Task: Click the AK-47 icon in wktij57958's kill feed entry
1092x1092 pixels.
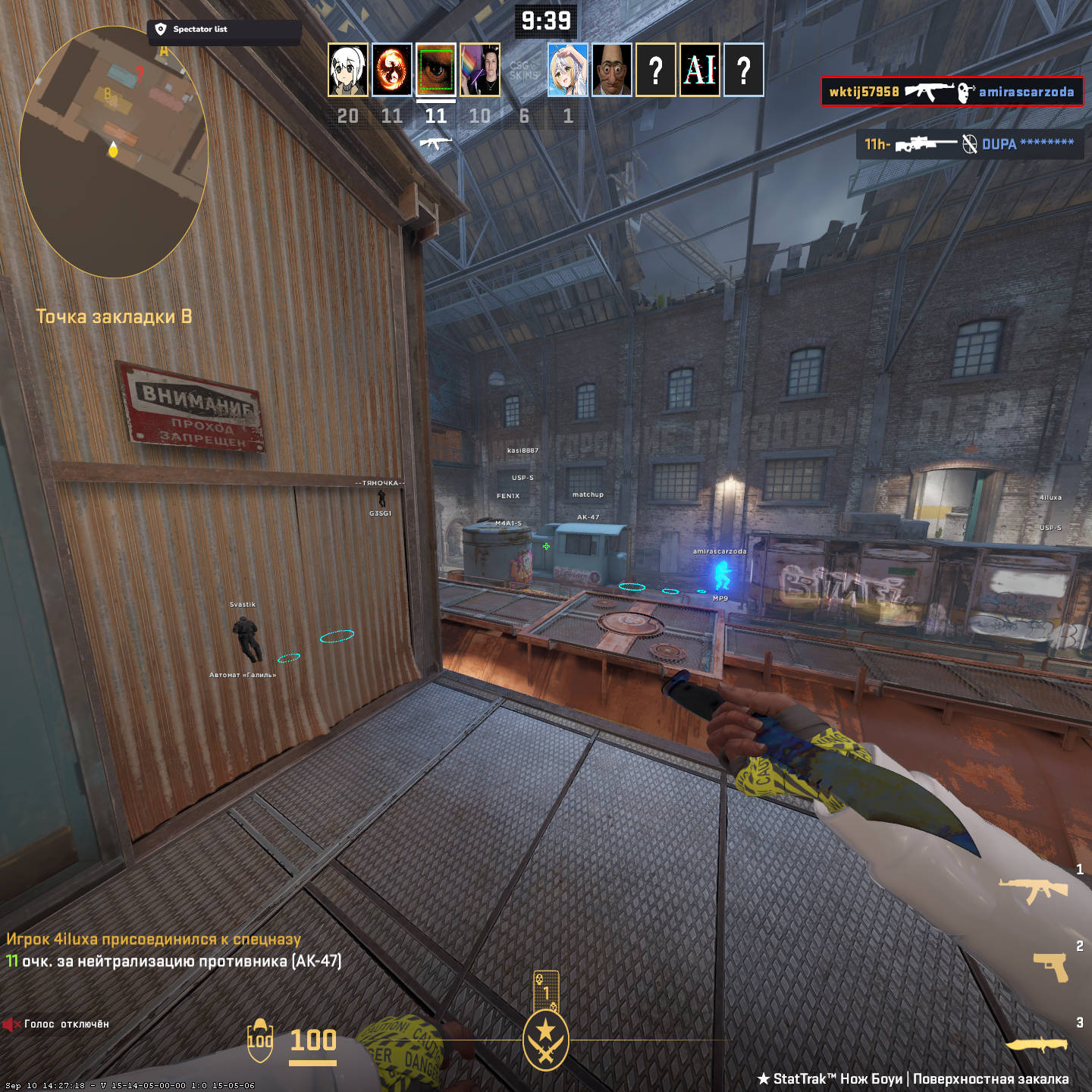Action: click(x=929, y=93)
